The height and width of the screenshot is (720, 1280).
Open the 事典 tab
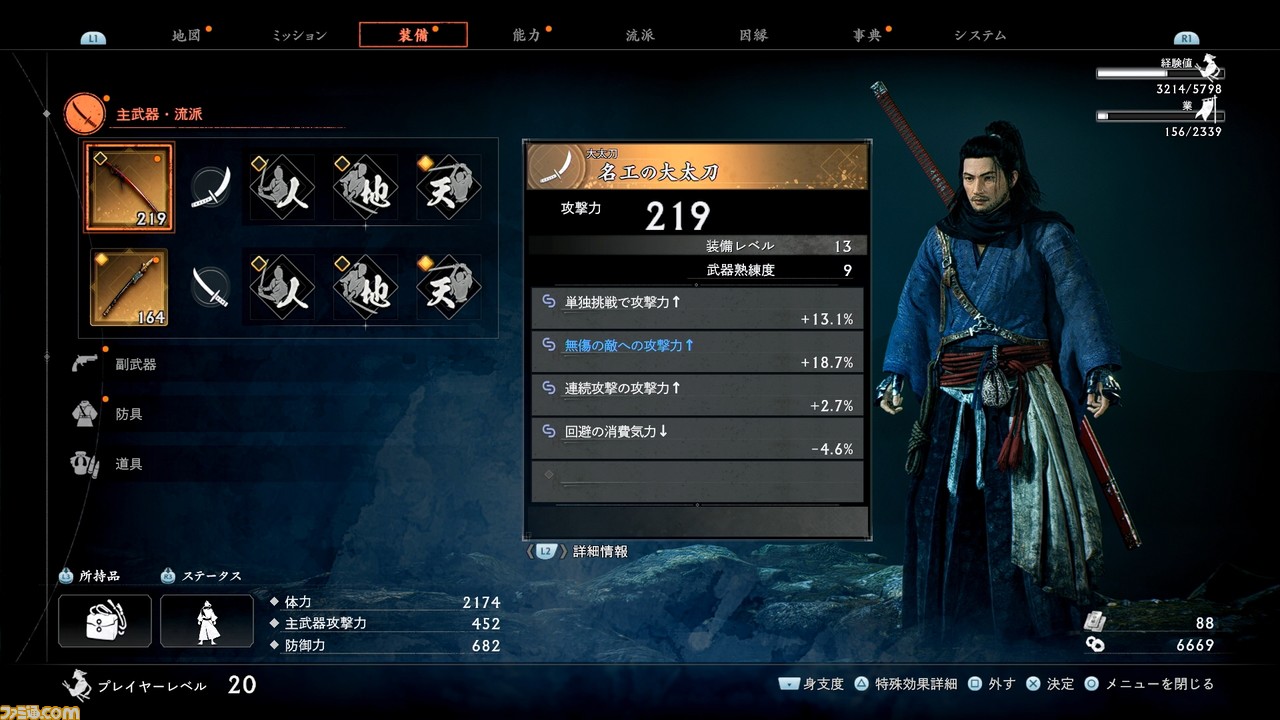(866, 33)
